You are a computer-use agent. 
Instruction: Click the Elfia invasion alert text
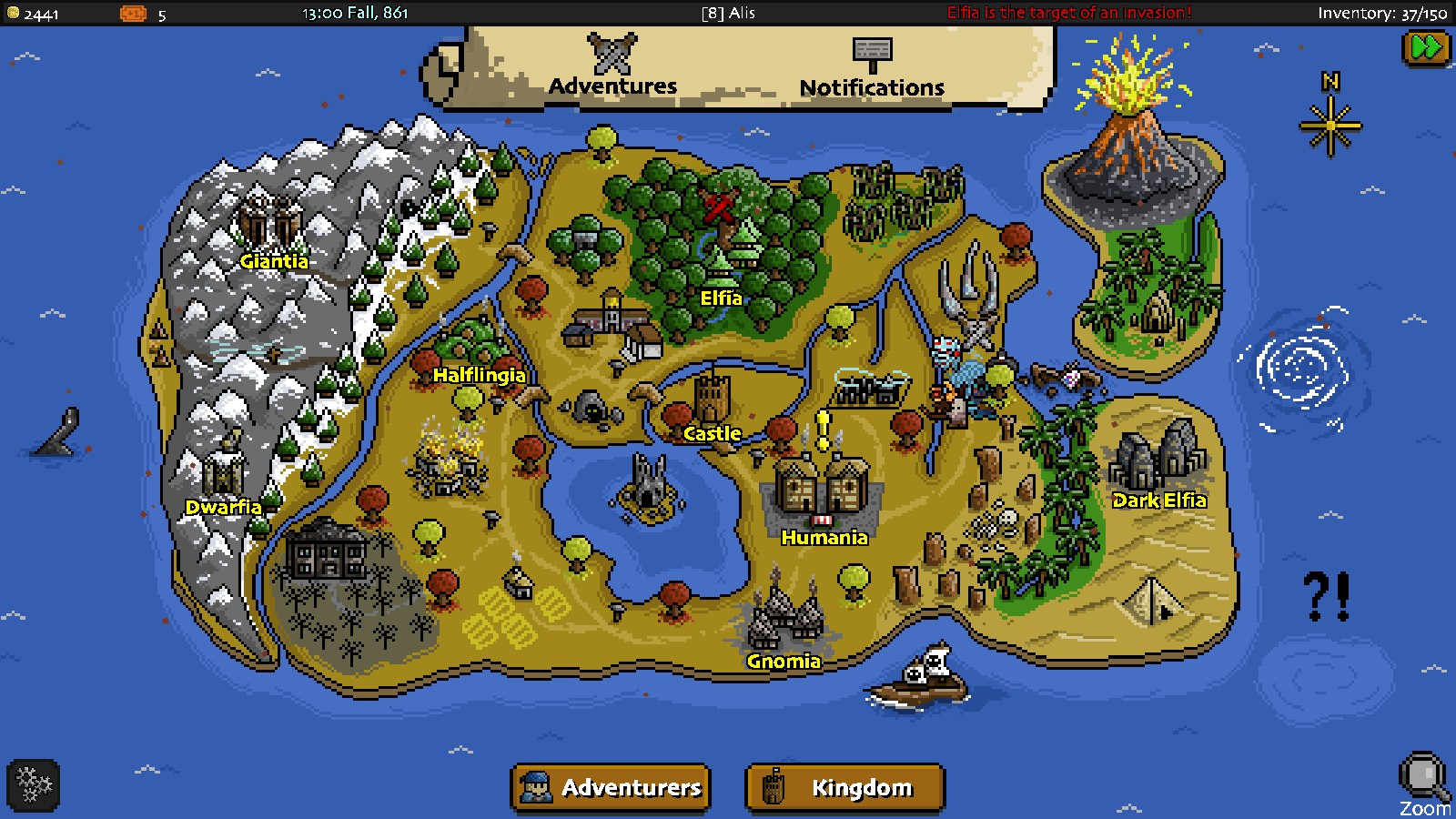[1068, 13]
